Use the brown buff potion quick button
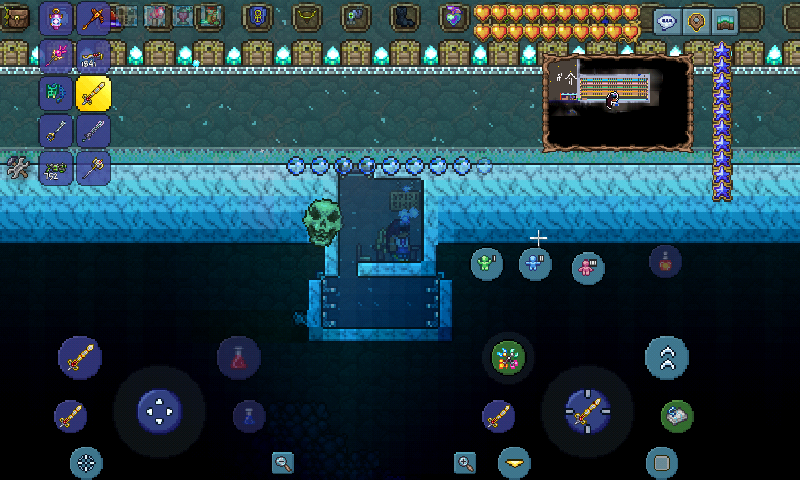The image size is (800, 480). coord(665,261)
